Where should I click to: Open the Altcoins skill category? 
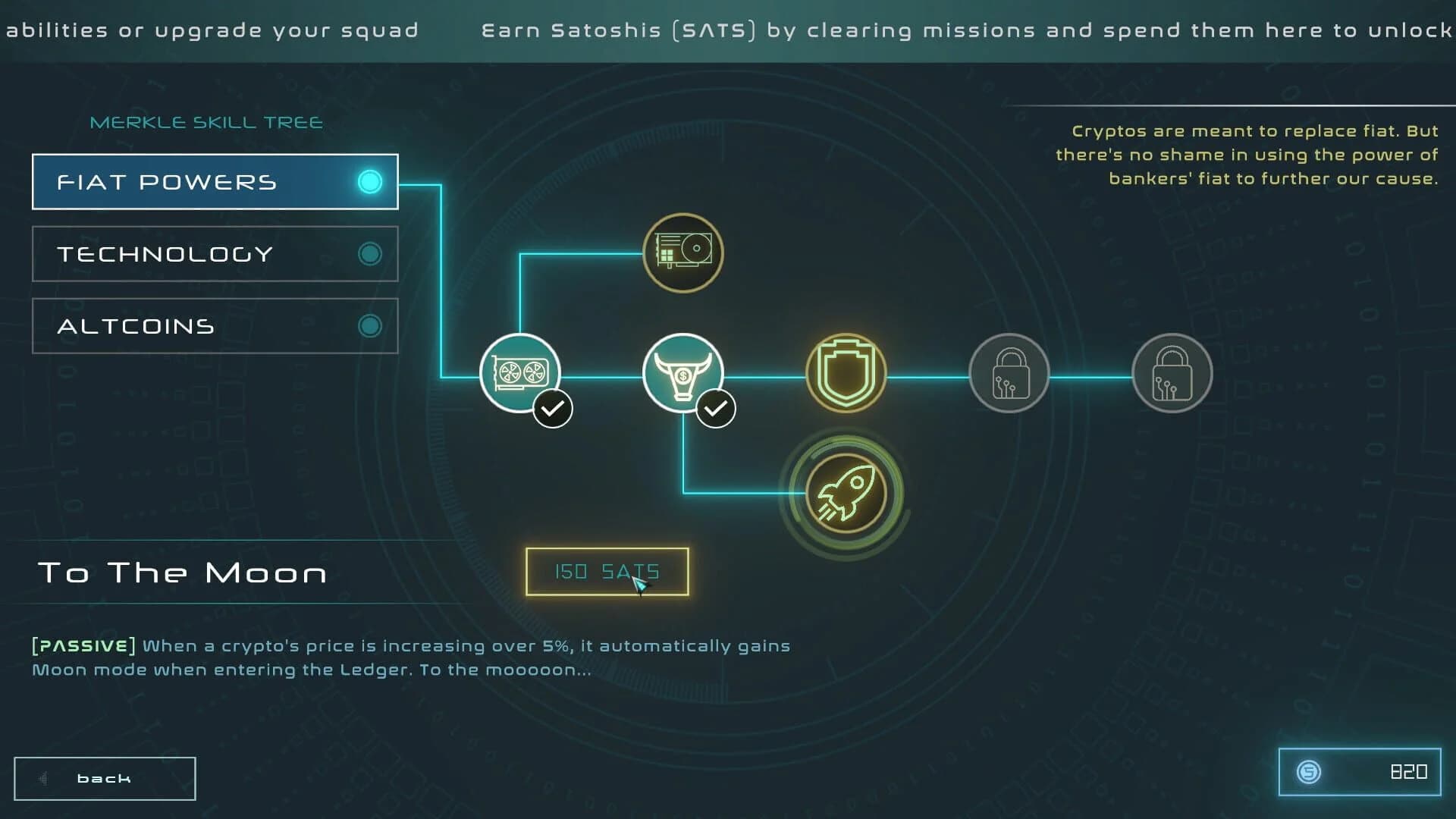(215, 325)
